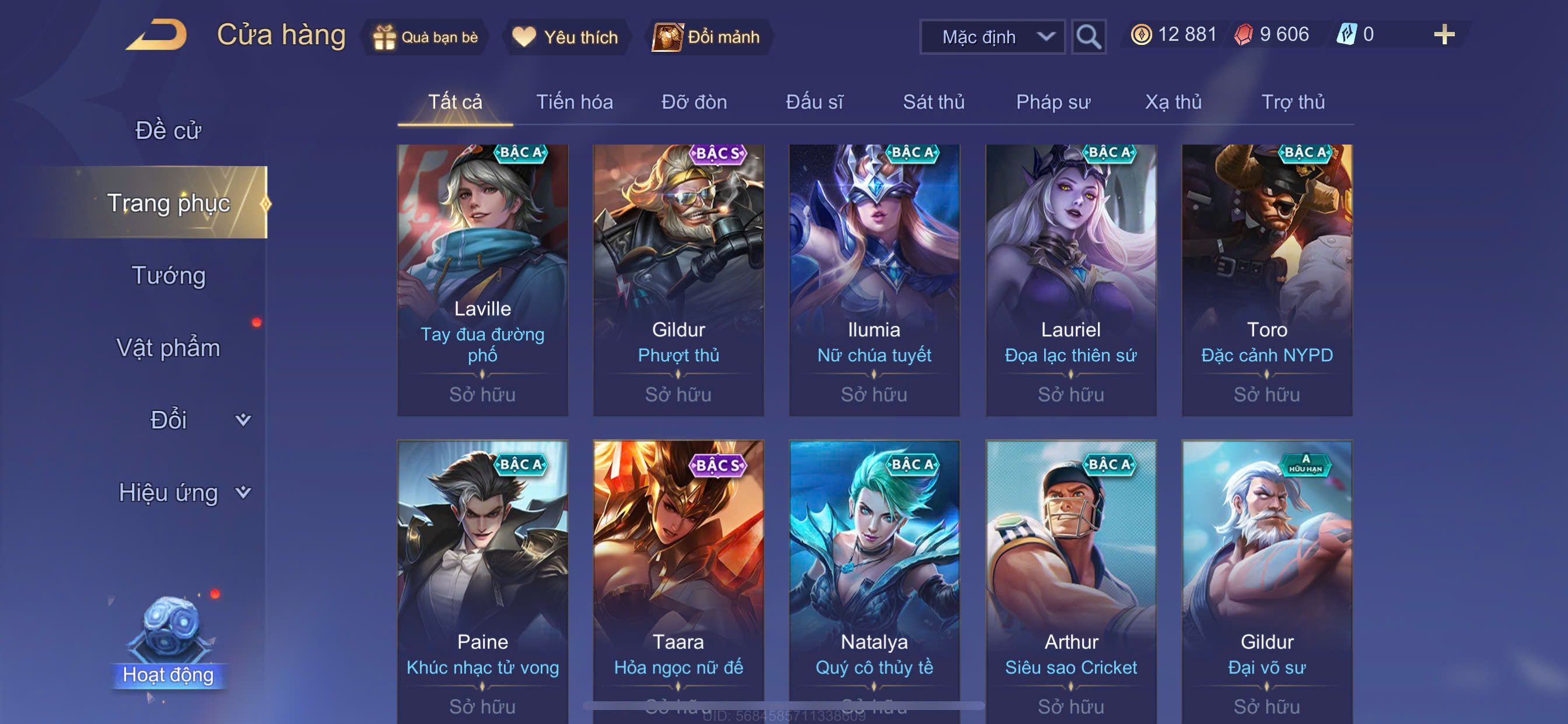Image resolution: width=1568 pixels, height=724 pixels.
Task: Open the Đề cử shop section
Action: tap(168, 130)
